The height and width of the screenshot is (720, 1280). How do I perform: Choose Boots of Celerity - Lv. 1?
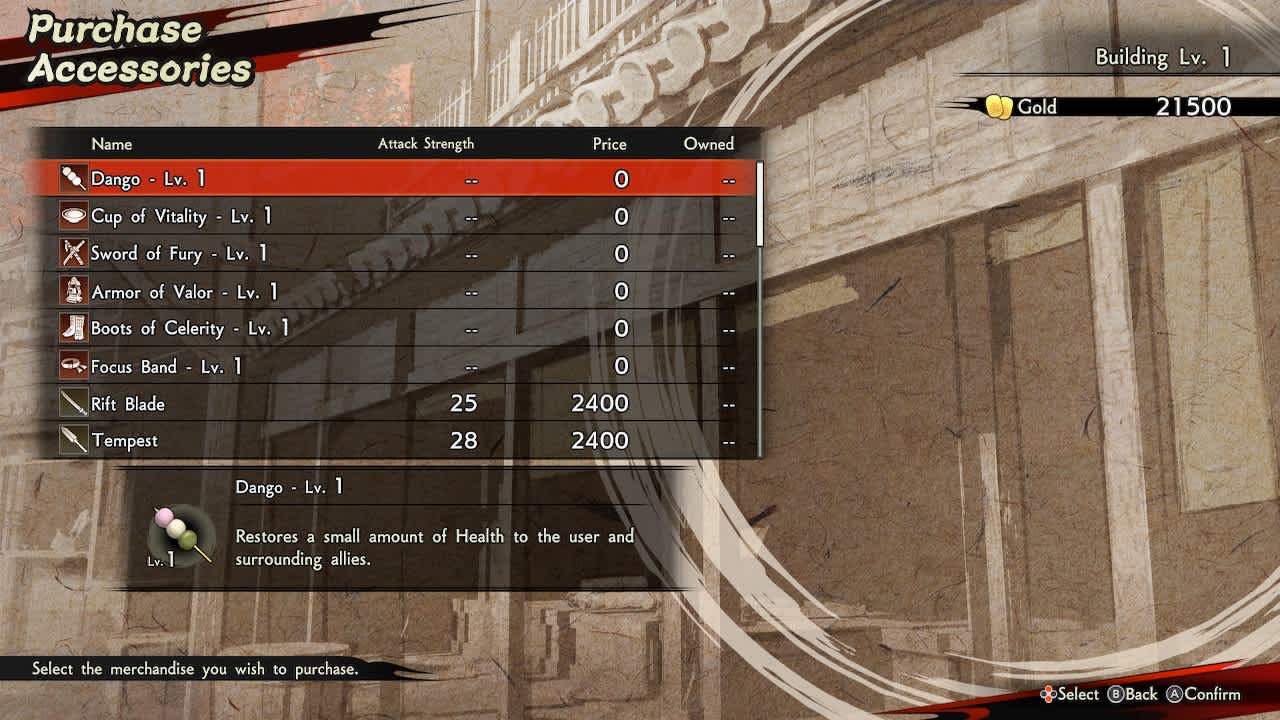coord(400,329)
